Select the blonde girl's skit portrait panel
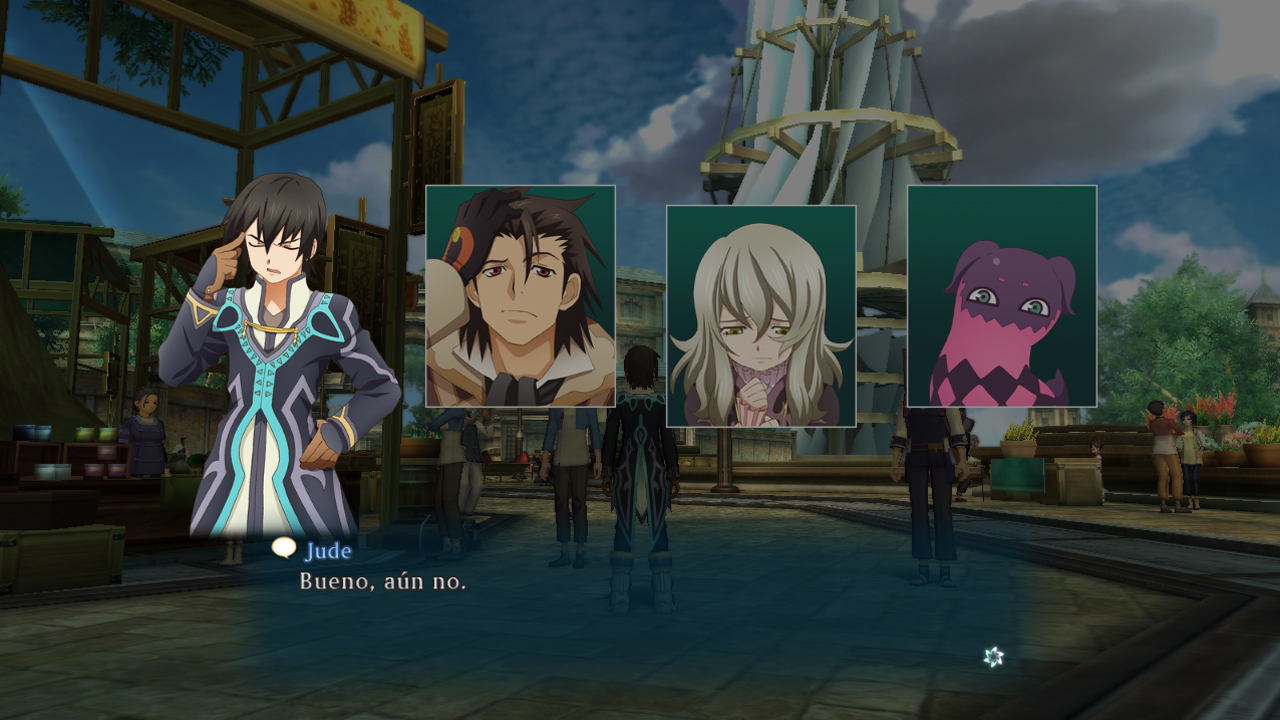The image size is (1280, 720). [761, 316]
